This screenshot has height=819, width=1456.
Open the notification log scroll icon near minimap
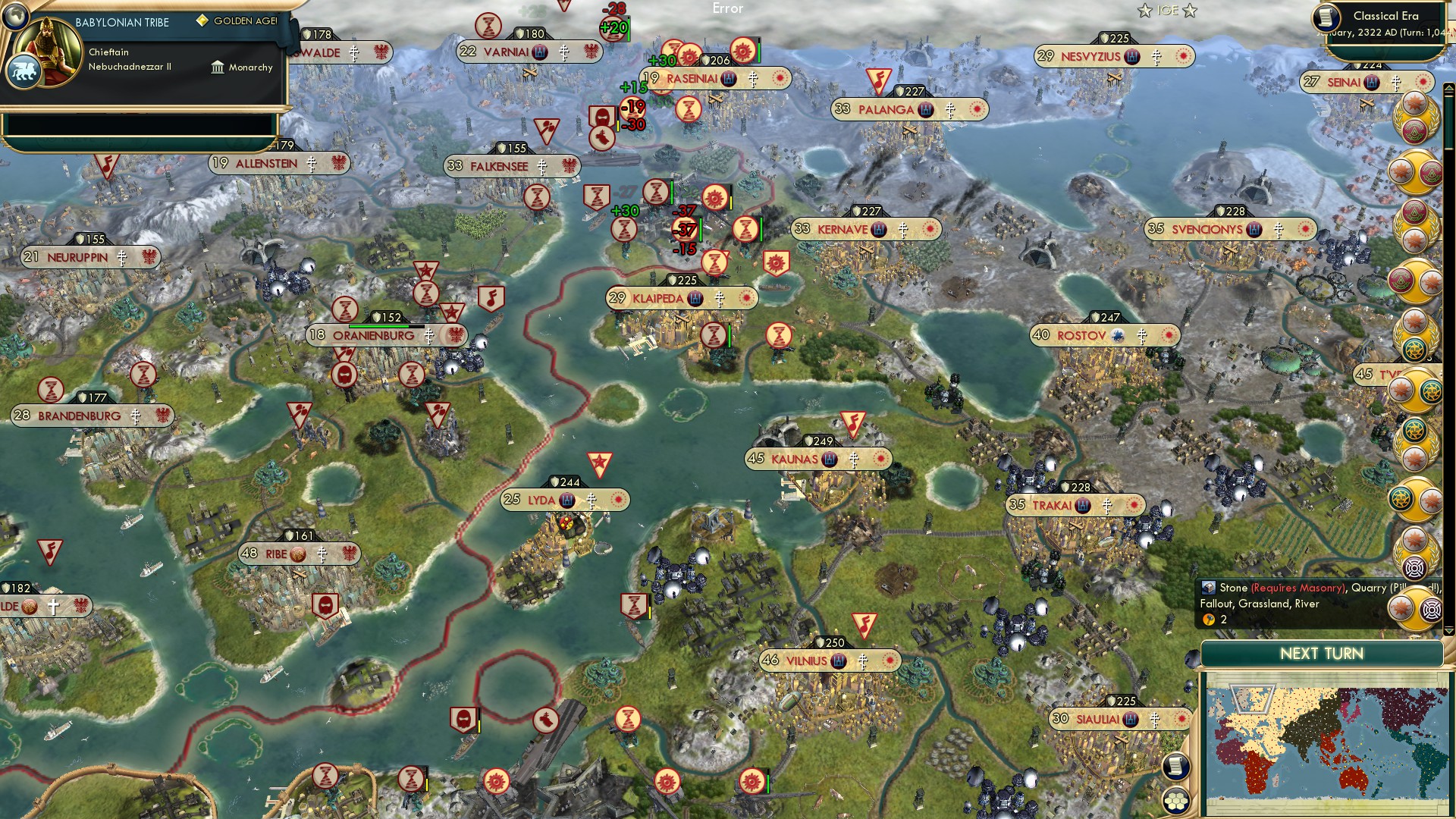[1176, 767]
